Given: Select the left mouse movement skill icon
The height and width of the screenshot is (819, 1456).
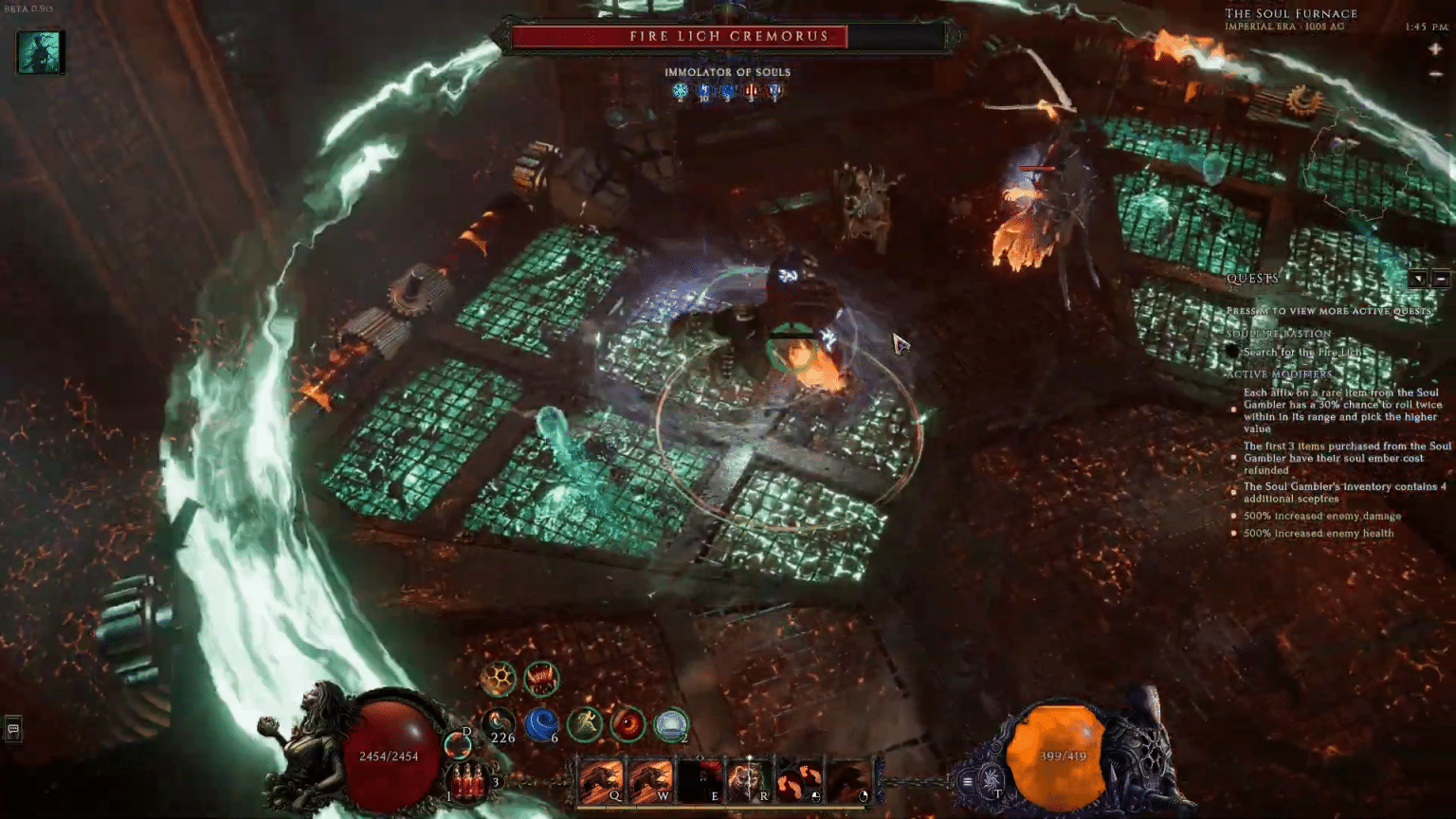Looking at the screenshot, I should [x=801, y=779].
